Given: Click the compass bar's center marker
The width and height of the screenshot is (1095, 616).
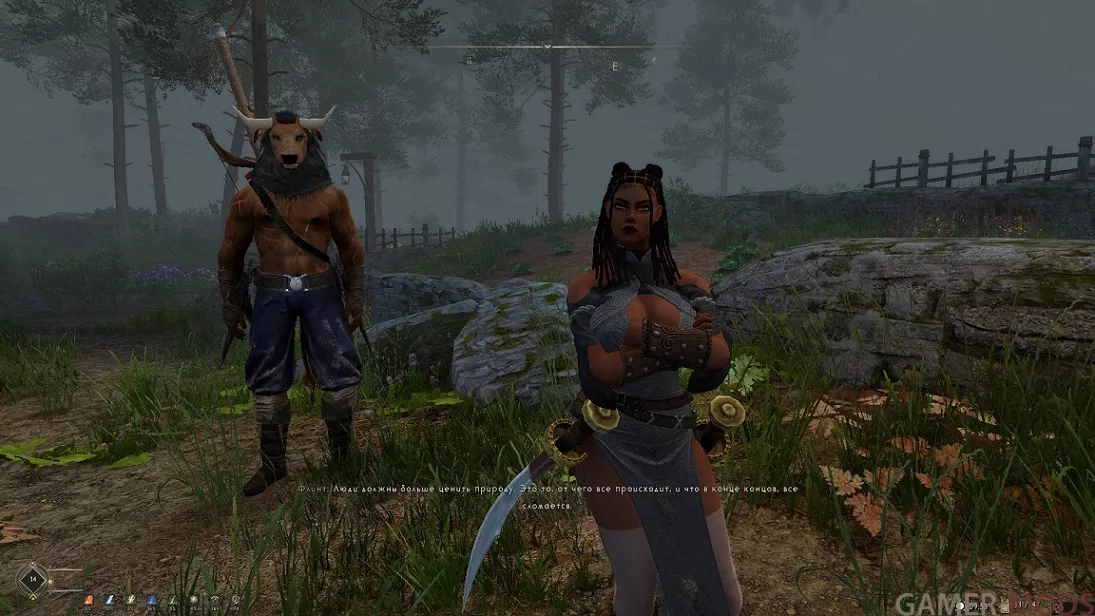Looking at the screenshot, I should click(547, 46).
